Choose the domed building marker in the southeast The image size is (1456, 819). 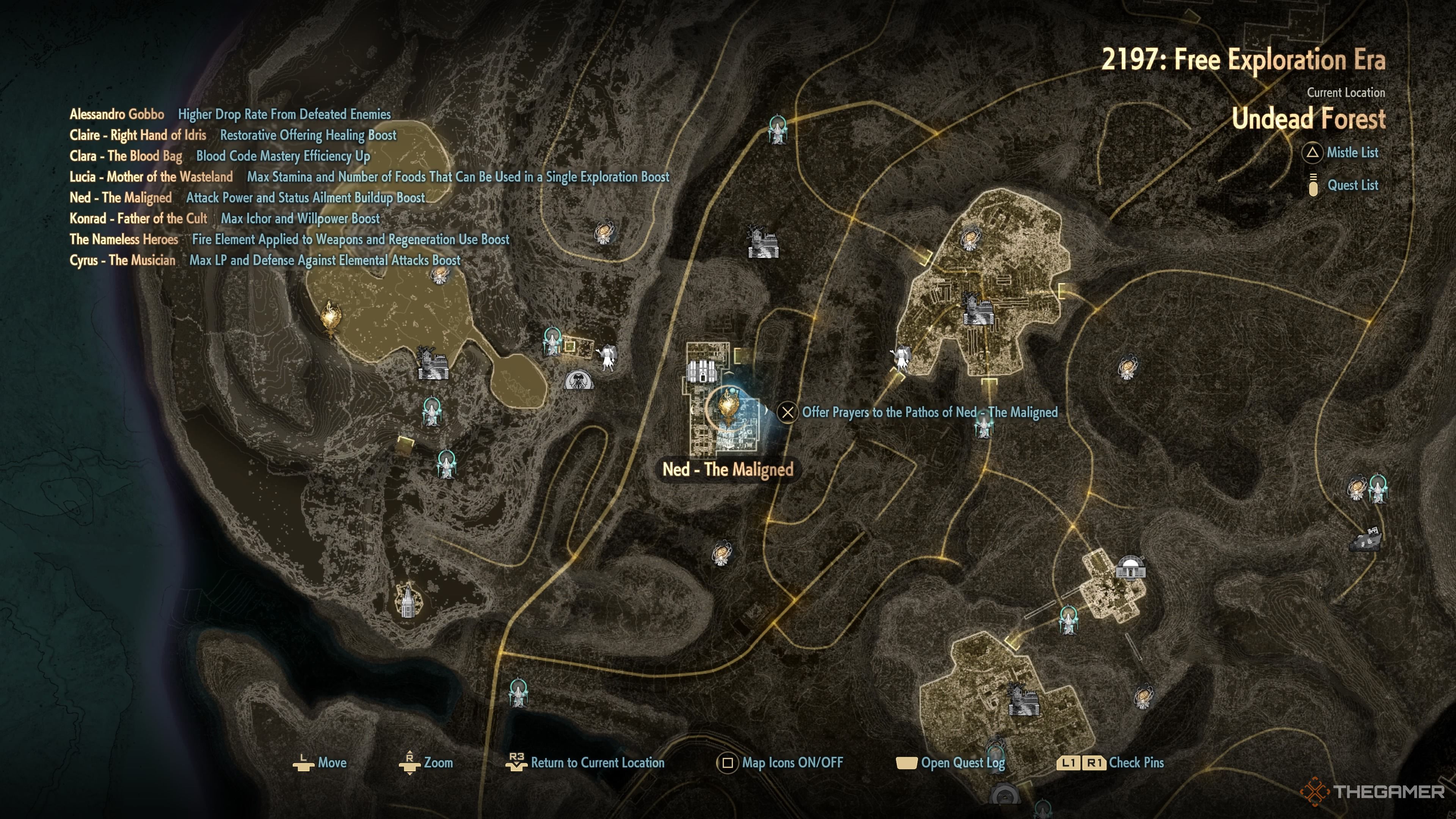coord(1130,567)
